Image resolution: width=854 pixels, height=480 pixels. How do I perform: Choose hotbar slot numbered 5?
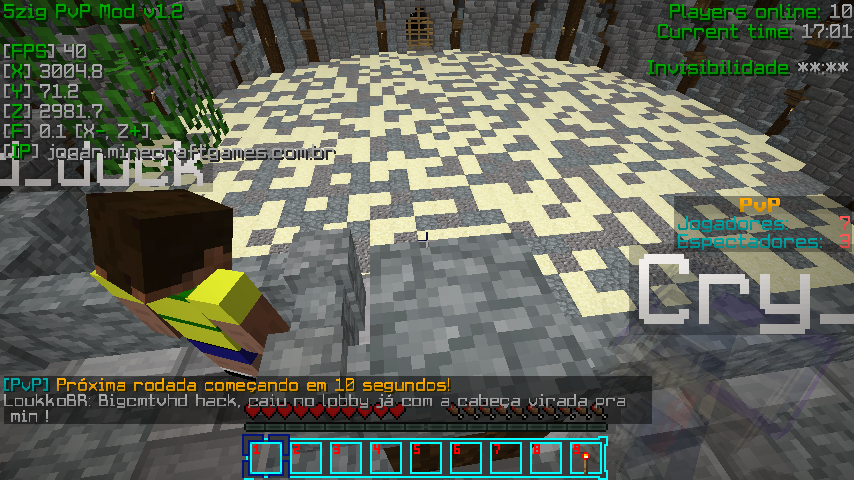coord(425,457)
